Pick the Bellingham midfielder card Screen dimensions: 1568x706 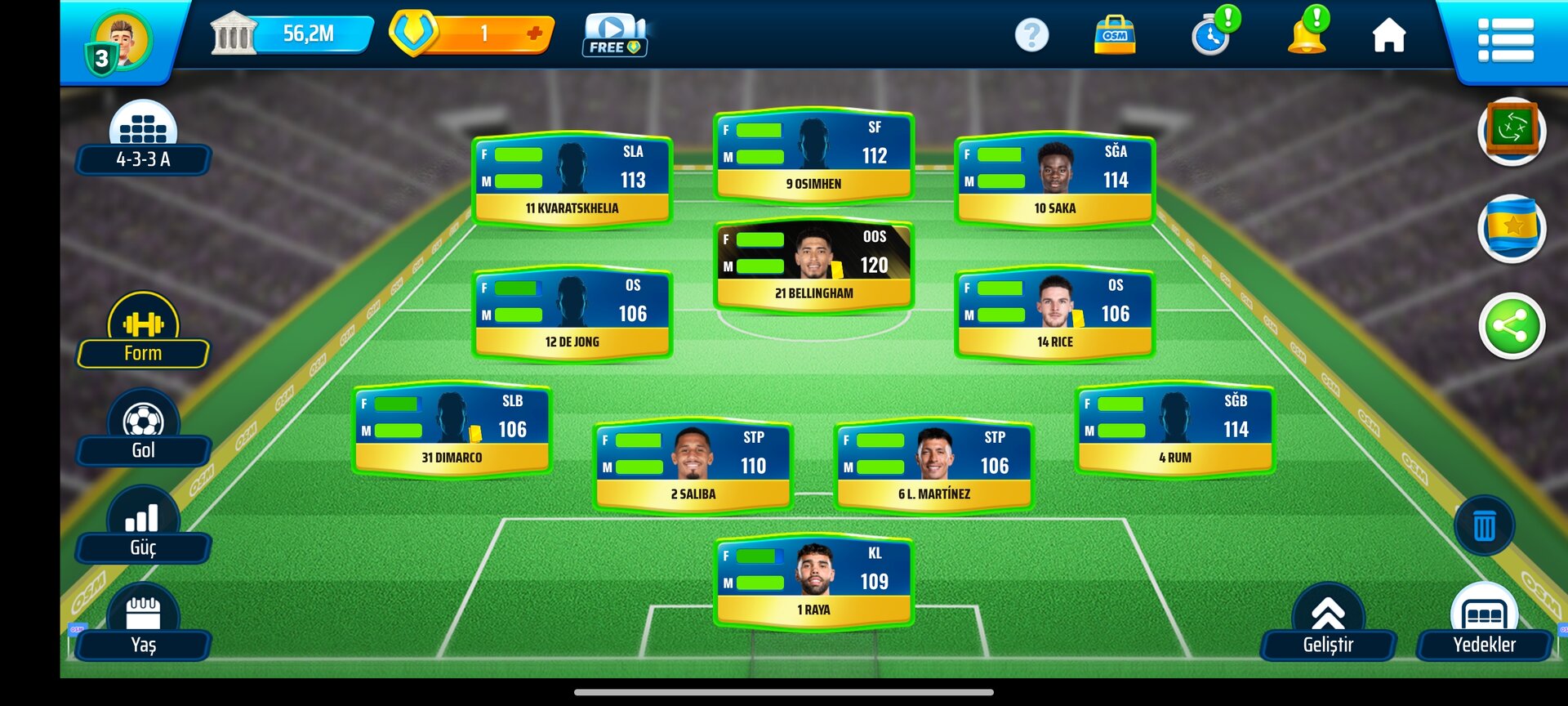[813, 266]
